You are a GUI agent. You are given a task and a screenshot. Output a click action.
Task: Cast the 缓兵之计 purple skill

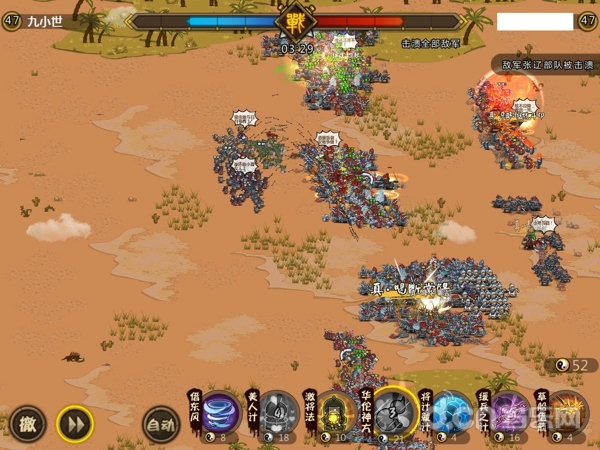click(511, 412)
